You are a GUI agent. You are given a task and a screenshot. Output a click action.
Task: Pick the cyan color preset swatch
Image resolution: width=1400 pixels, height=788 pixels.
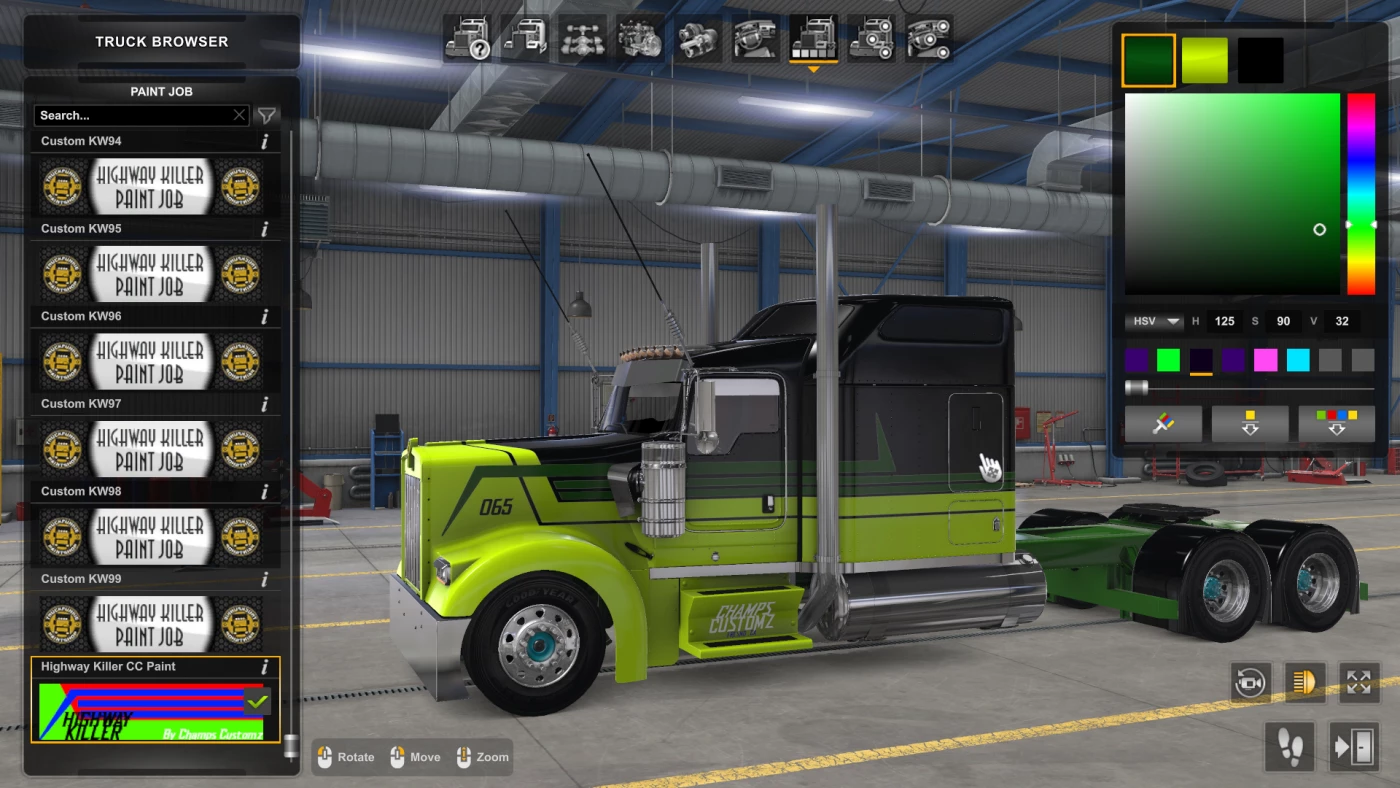click(1298, 360)
